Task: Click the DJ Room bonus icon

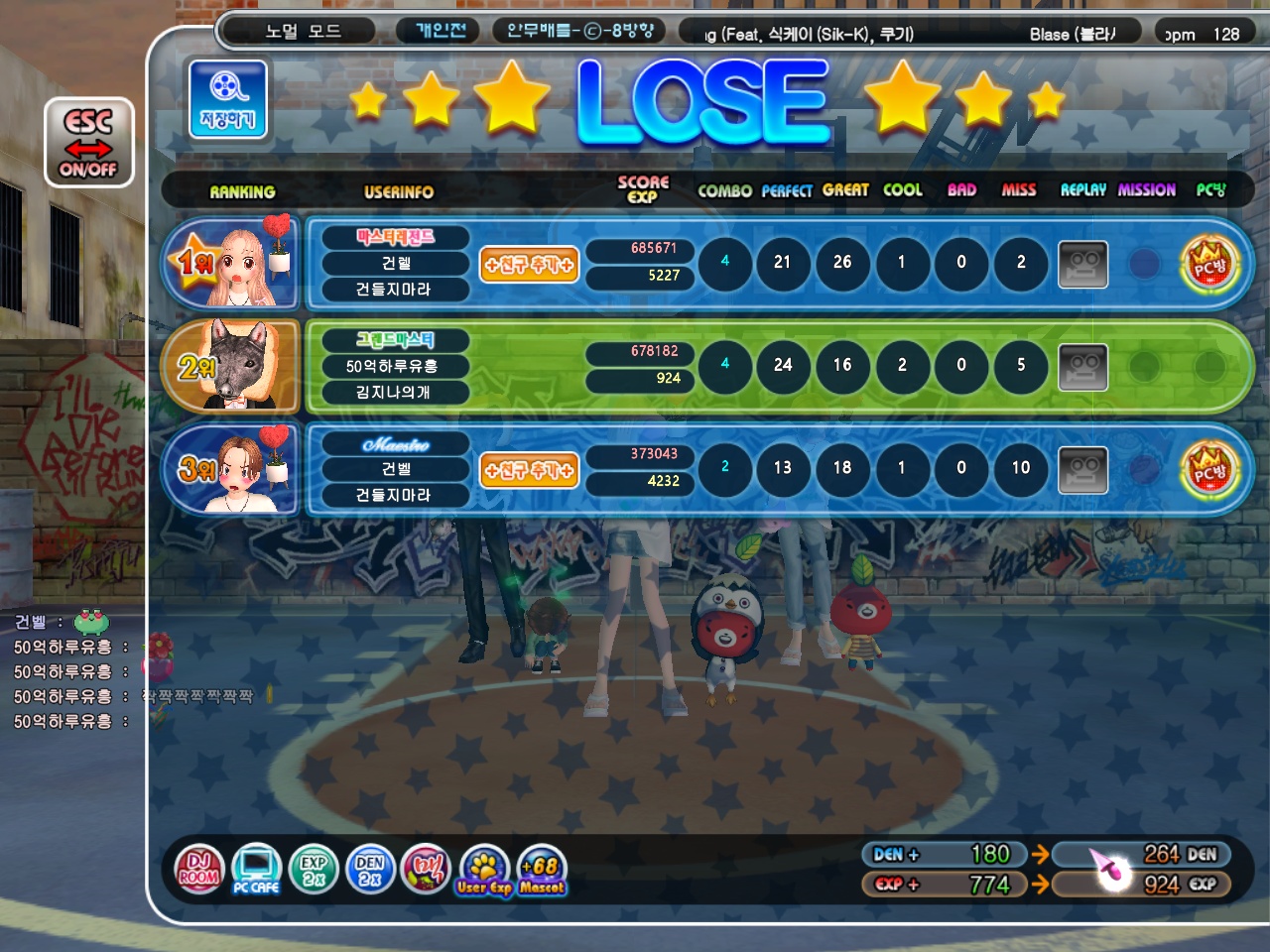Action: point(199,870)
